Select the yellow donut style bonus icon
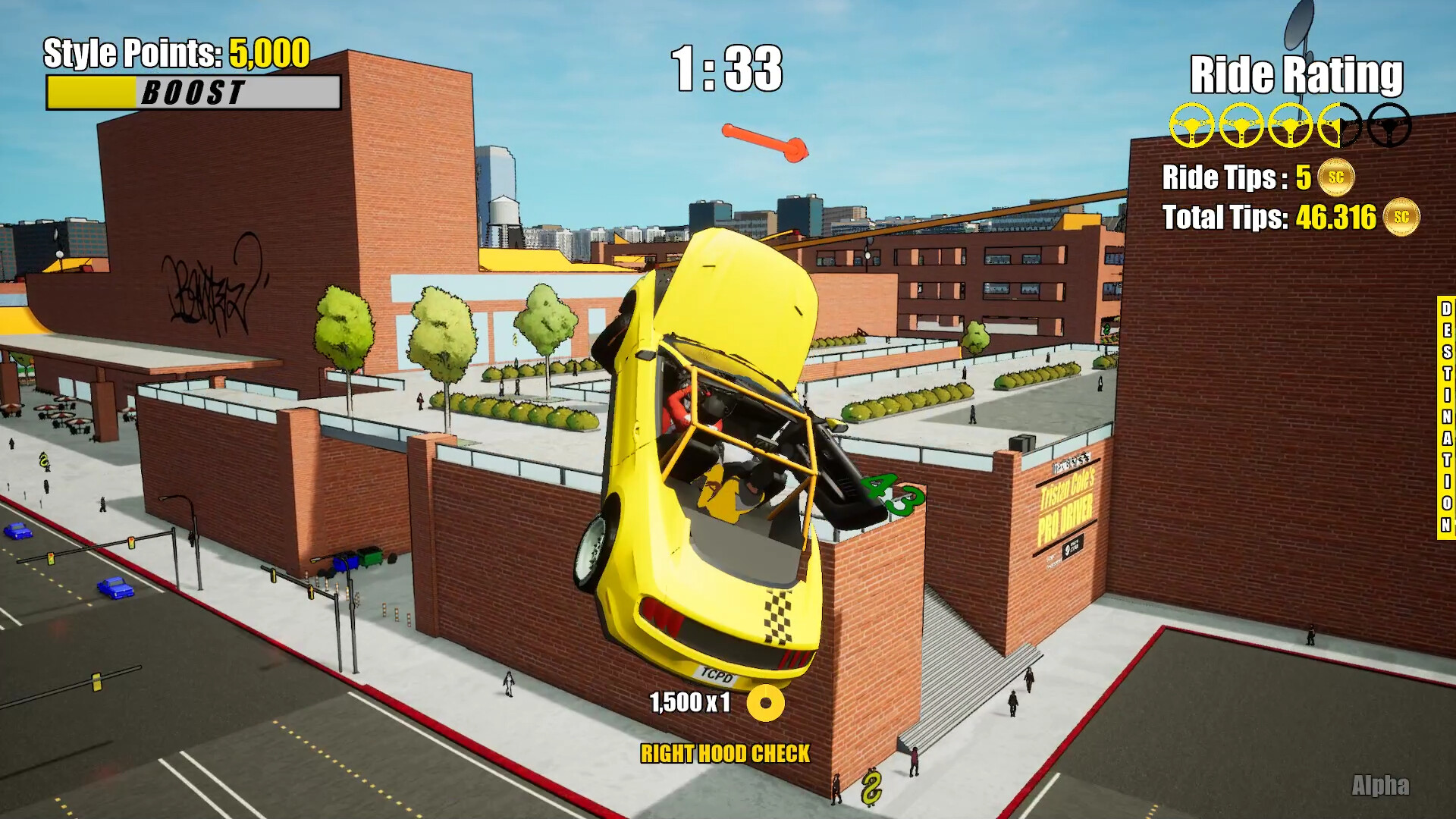 tap(766, 704)
